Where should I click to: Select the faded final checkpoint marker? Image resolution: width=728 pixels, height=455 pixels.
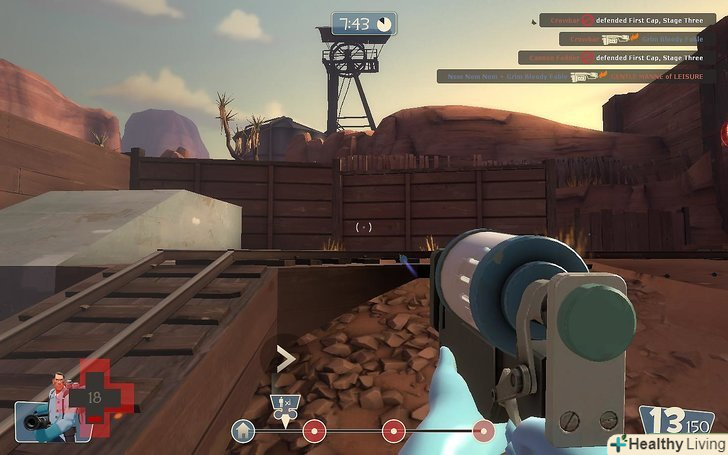pos(483,431)
